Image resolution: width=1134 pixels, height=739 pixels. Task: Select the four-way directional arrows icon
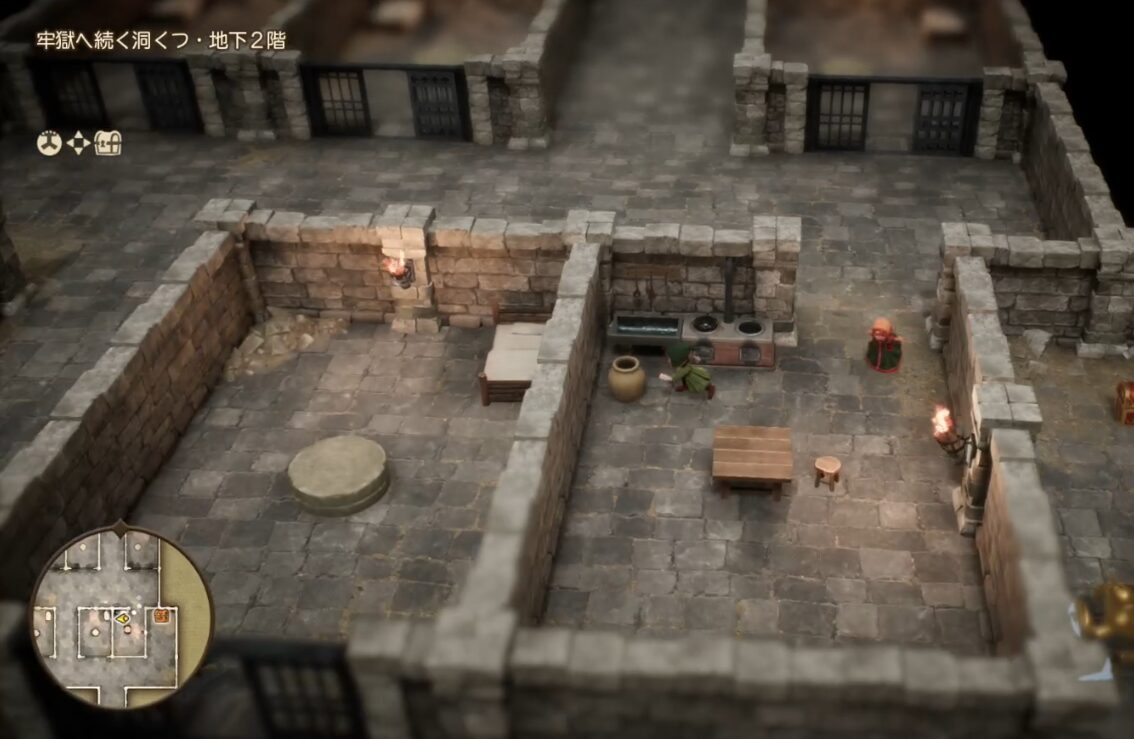[x=77, y=144]
